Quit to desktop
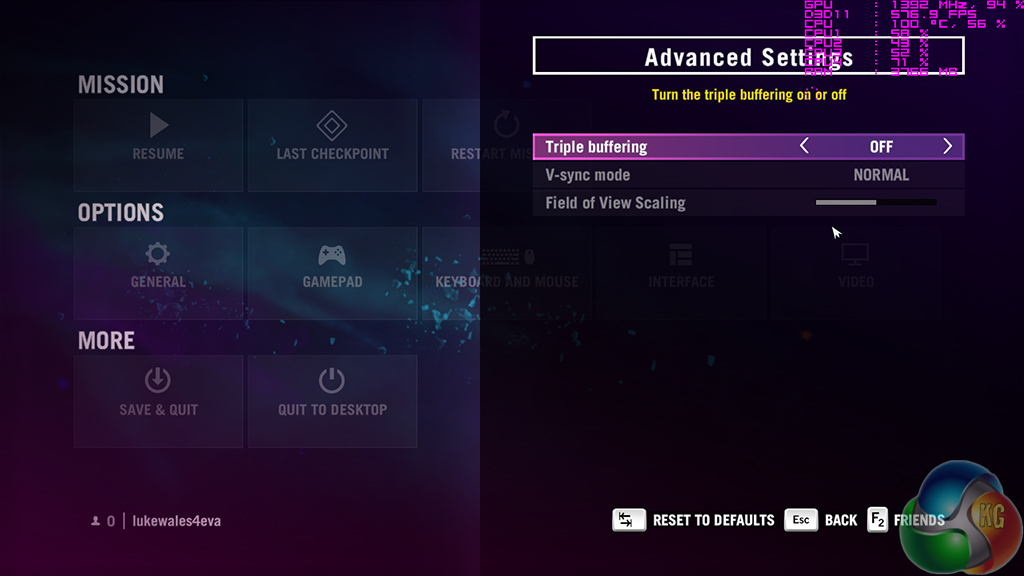1024x576 pixels. click(x=332, y=394)
